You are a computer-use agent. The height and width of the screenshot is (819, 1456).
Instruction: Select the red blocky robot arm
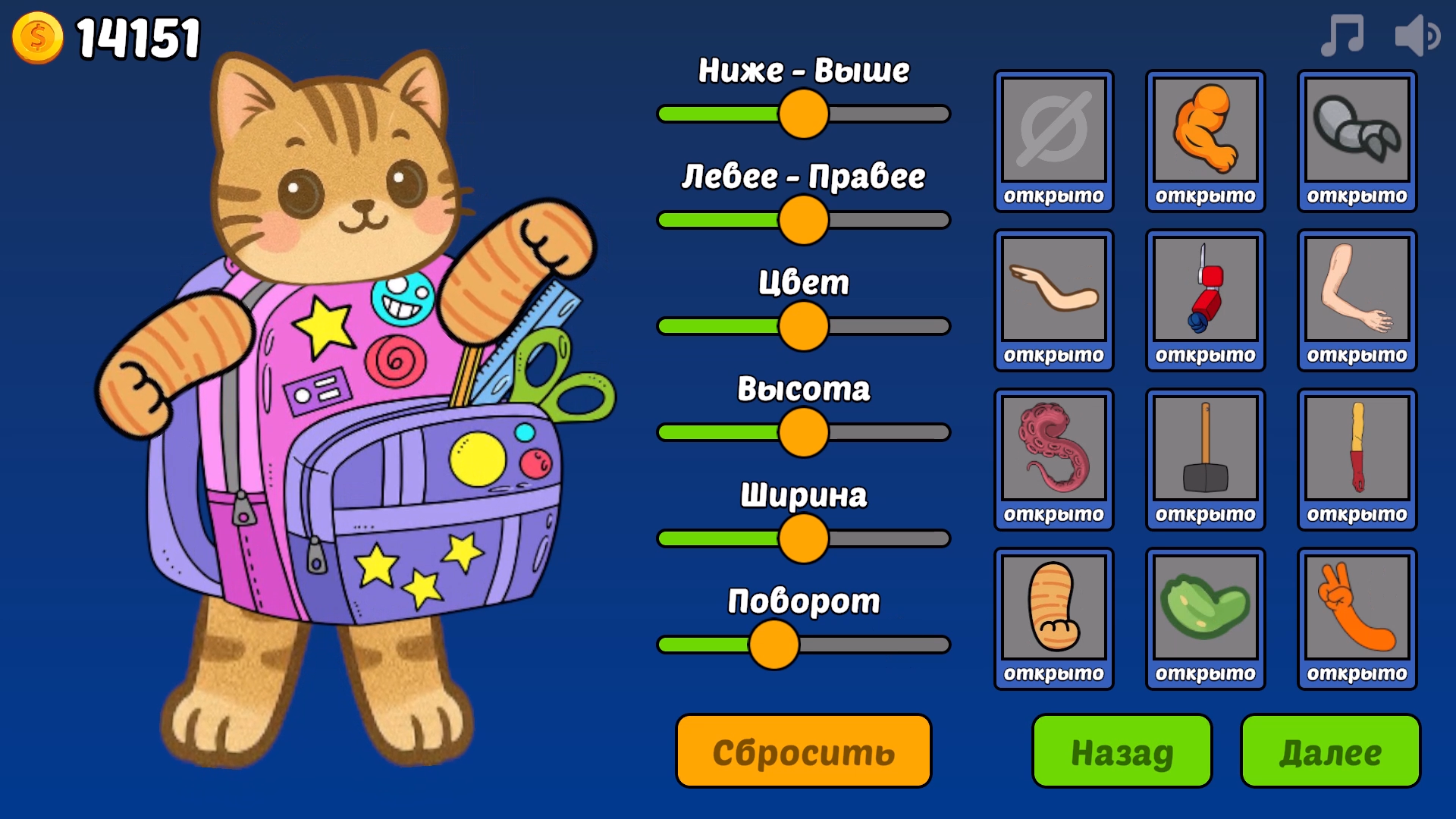point(1205,296)
